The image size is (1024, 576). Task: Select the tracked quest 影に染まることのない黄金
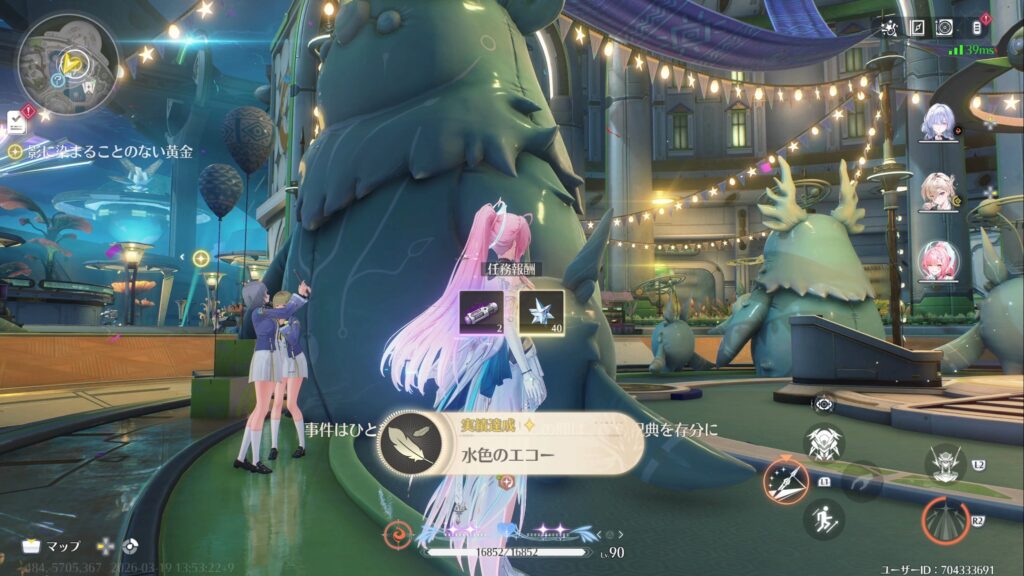point(107,152)
